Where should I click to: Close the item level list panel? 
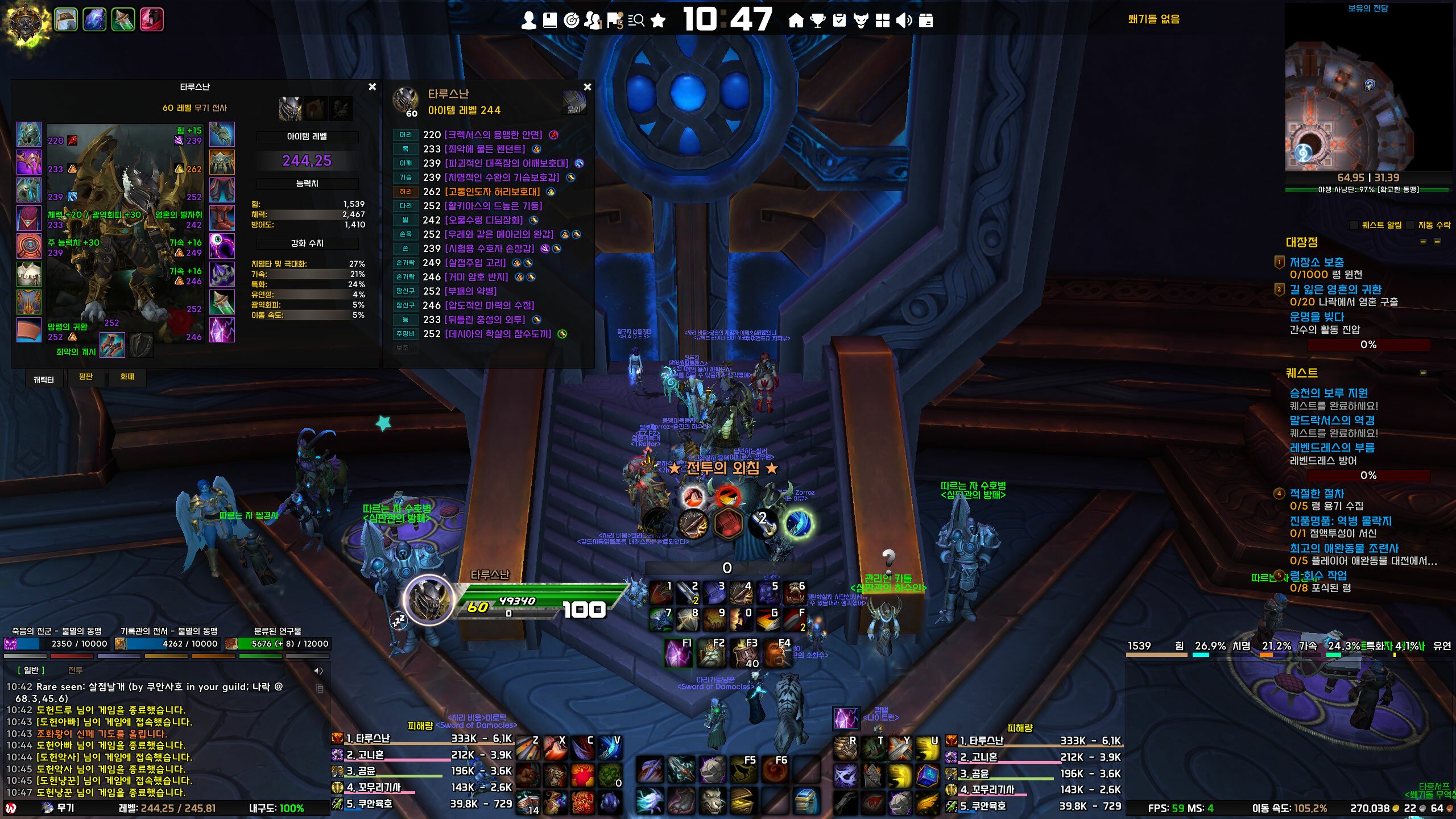(x=588, y=87)
